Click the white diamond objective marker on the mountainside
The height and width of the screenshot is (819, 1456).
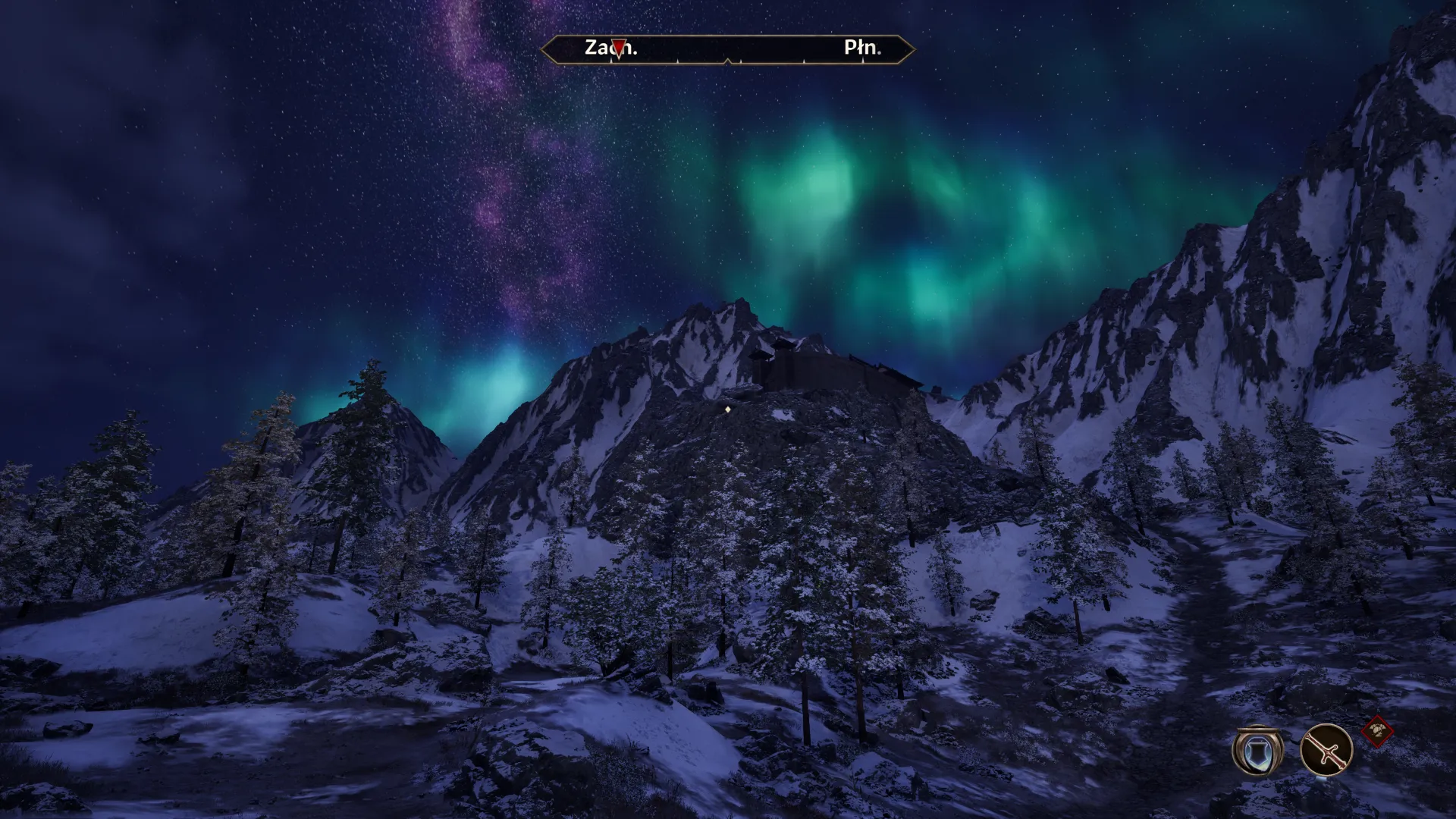click(727, 409)
